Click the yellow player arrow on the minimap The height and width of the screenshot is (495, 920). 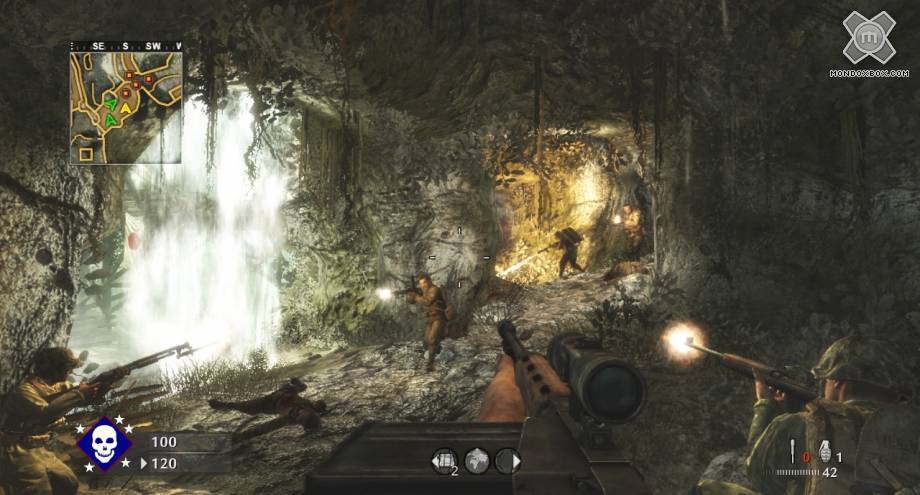pos(127,102)
